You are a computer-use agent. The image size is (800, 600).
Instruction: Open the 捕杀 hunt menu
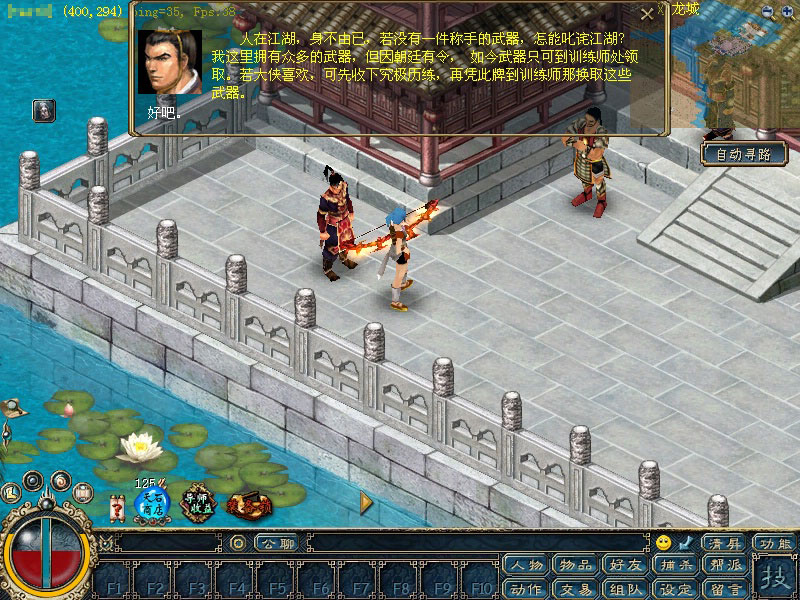[x=677, y=566]
